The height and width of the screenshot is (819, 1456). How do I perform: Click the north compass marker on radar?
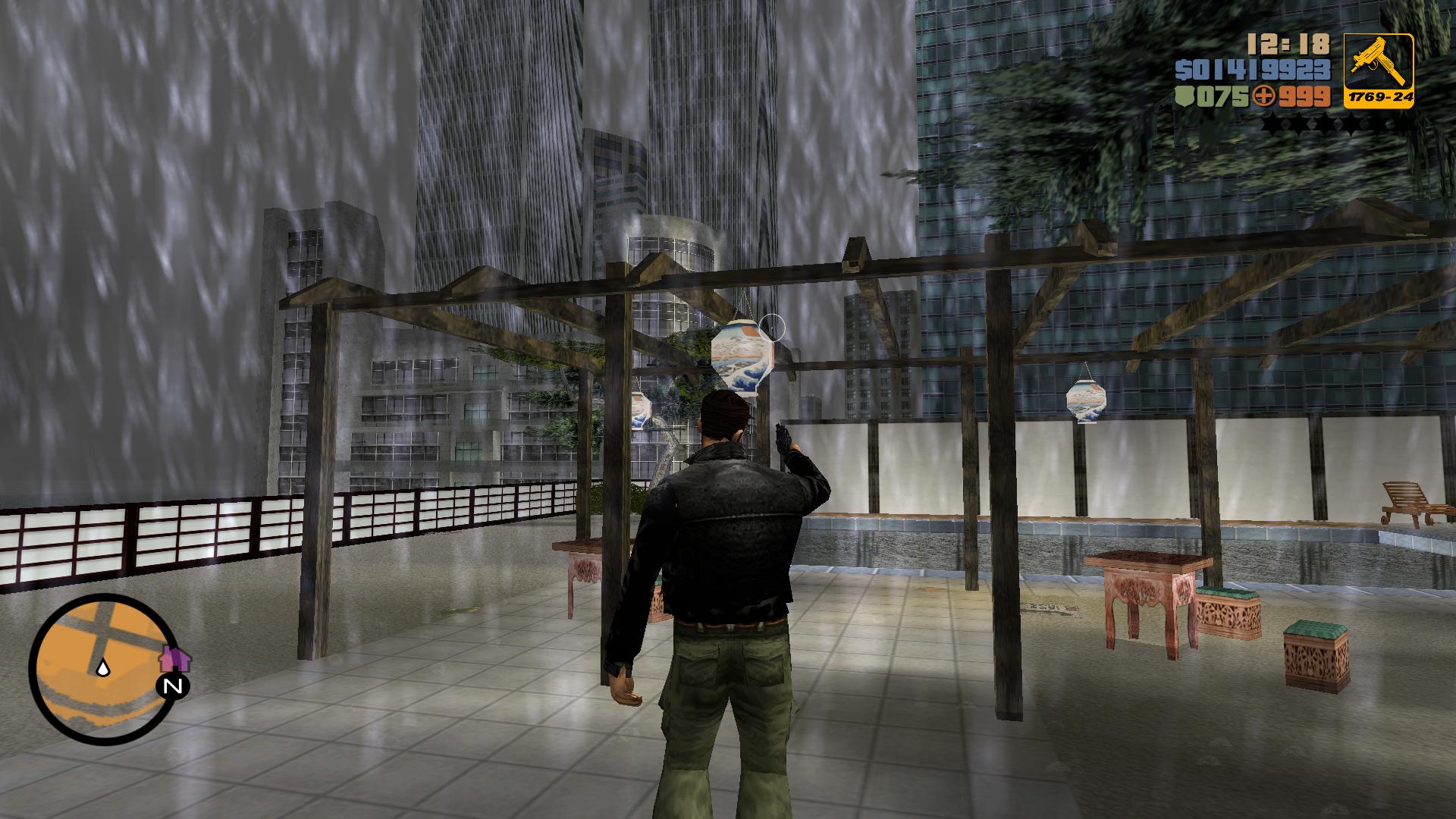pyautogui.click(x=173, y=687)
